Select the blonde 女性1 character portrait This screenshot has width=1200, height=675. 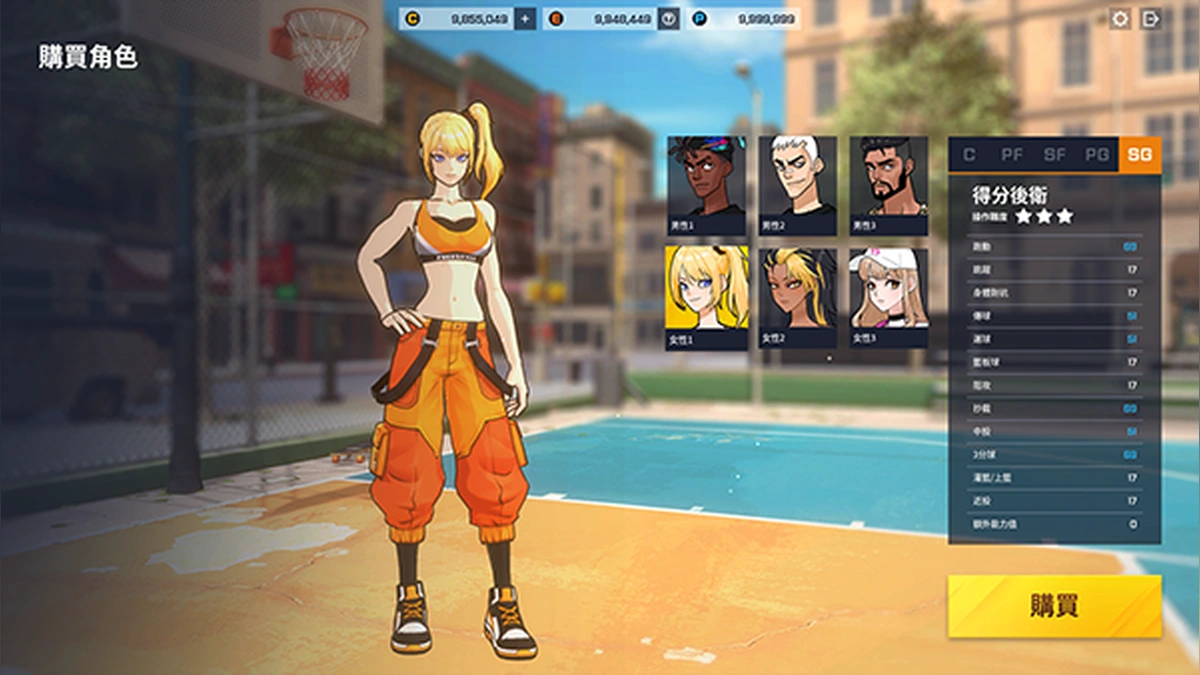(706, 297)
